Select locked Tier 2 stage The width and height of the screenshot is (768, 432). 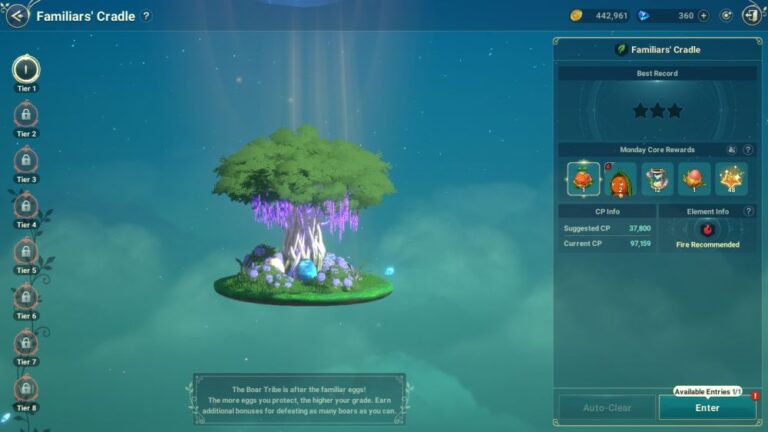click(x=26, y=115)
